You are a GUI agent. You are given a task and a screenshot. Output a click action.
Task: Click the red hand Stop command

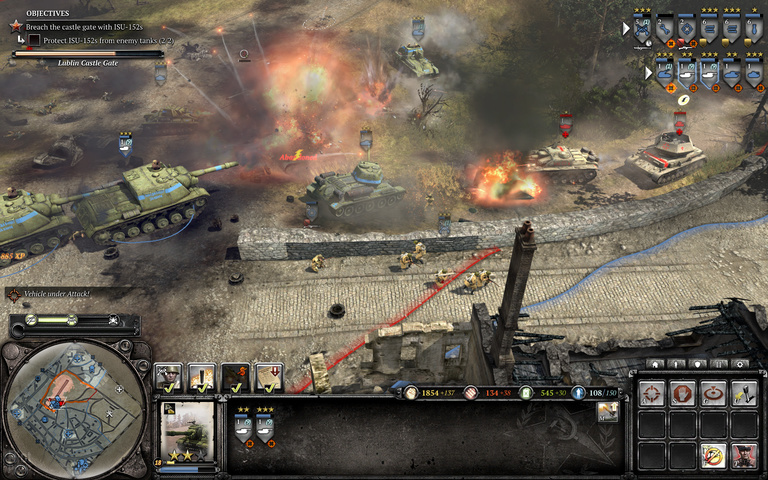coord(683,393)
